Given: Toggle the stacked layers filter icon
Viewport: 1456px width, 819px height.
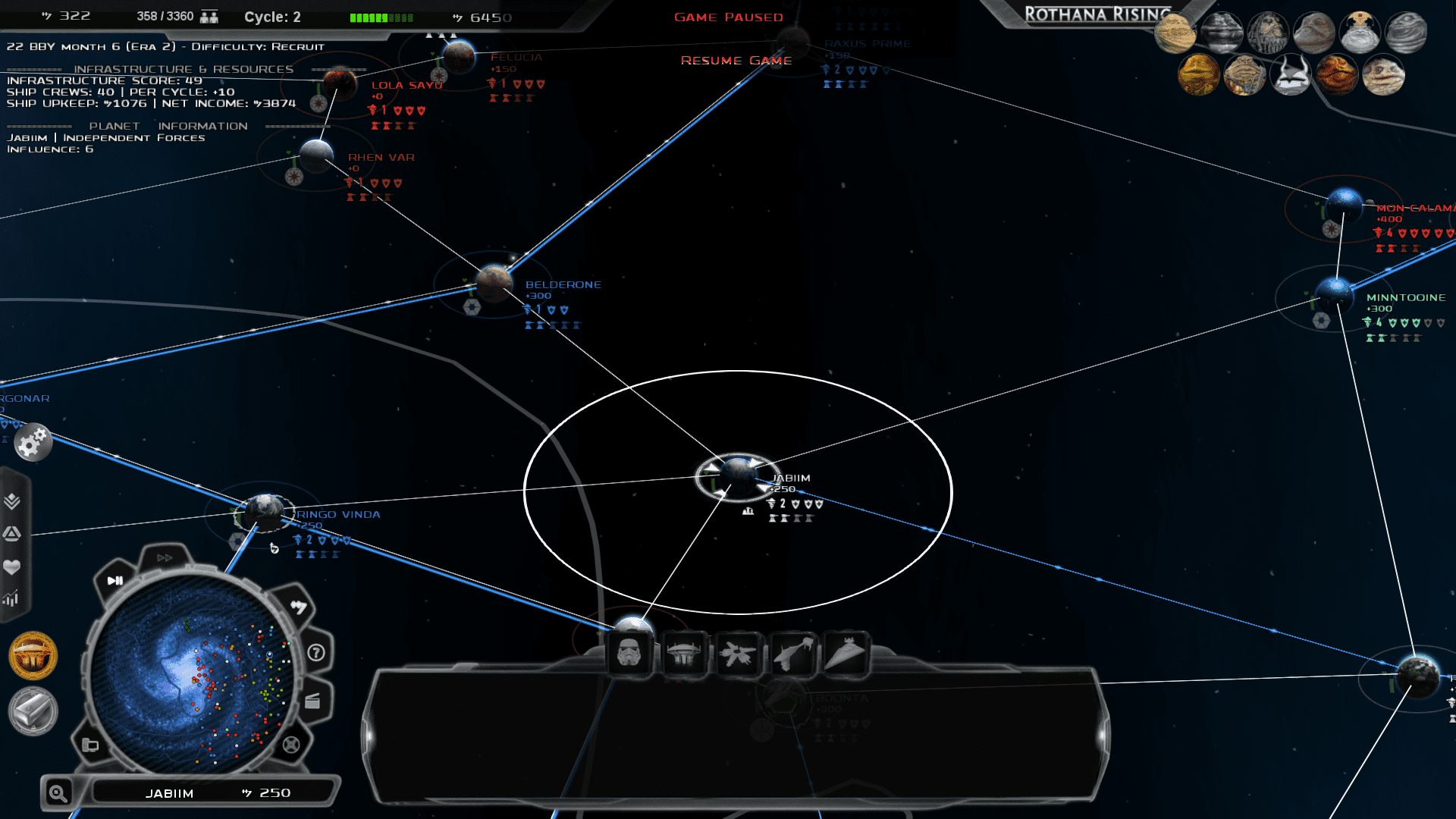Looking at the screenshot, I should click(12, 501).
